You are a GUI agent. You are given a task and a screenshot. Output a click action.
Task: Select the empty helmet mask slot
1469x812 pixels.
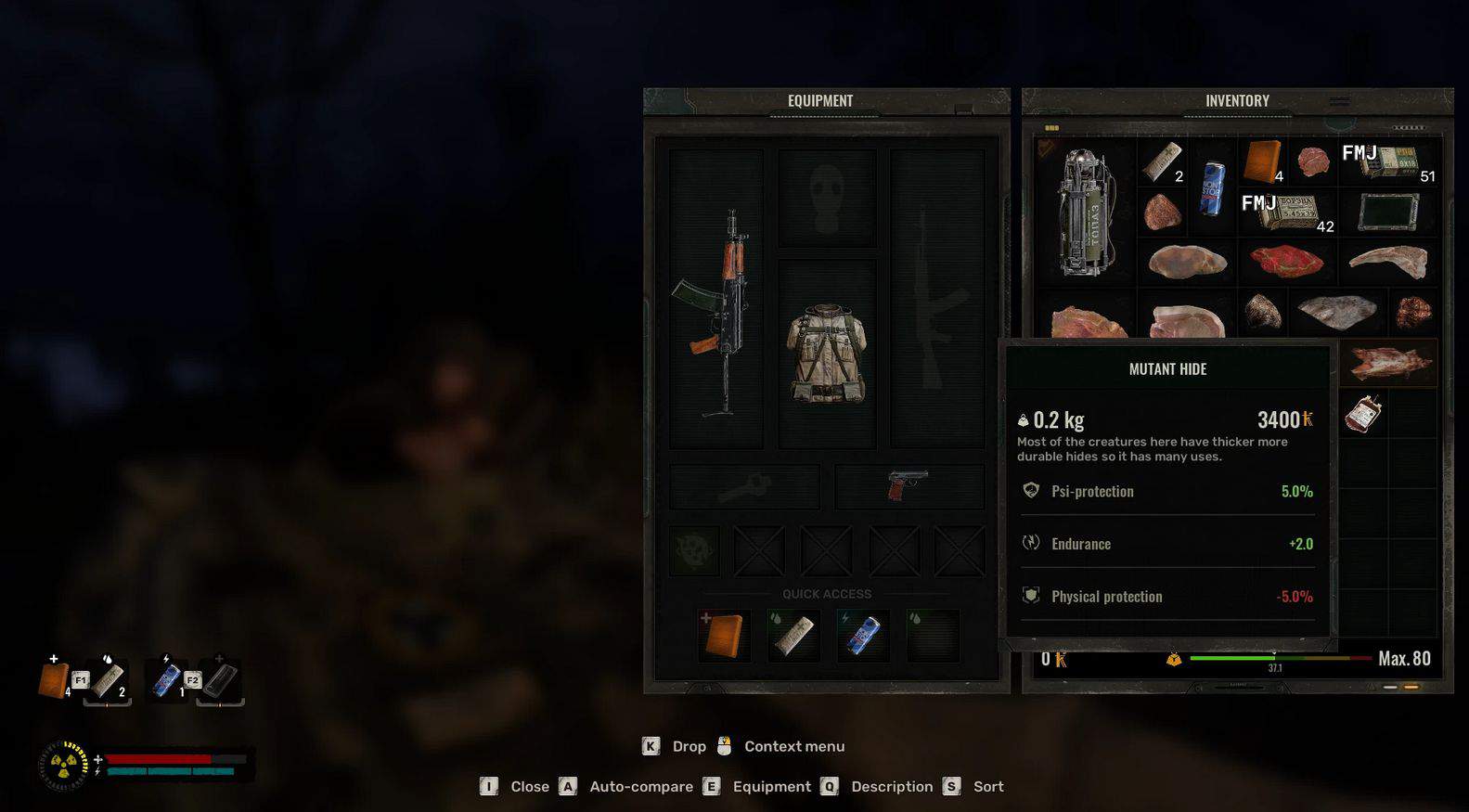click(x=827, y=199)
